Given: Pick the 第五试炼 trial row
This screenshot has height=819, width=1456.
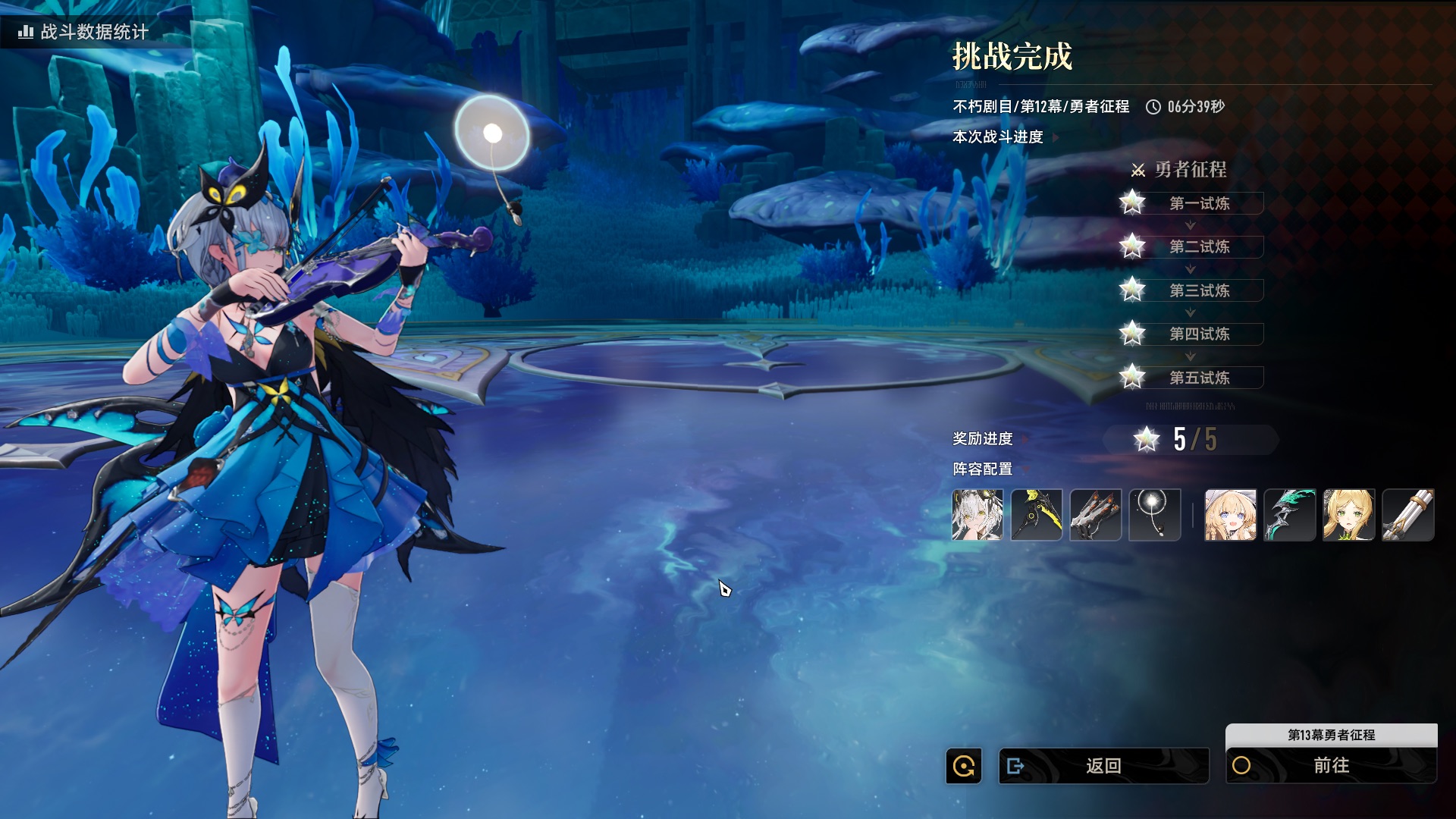Looking at the screenshot, I should pos(1198,378).
